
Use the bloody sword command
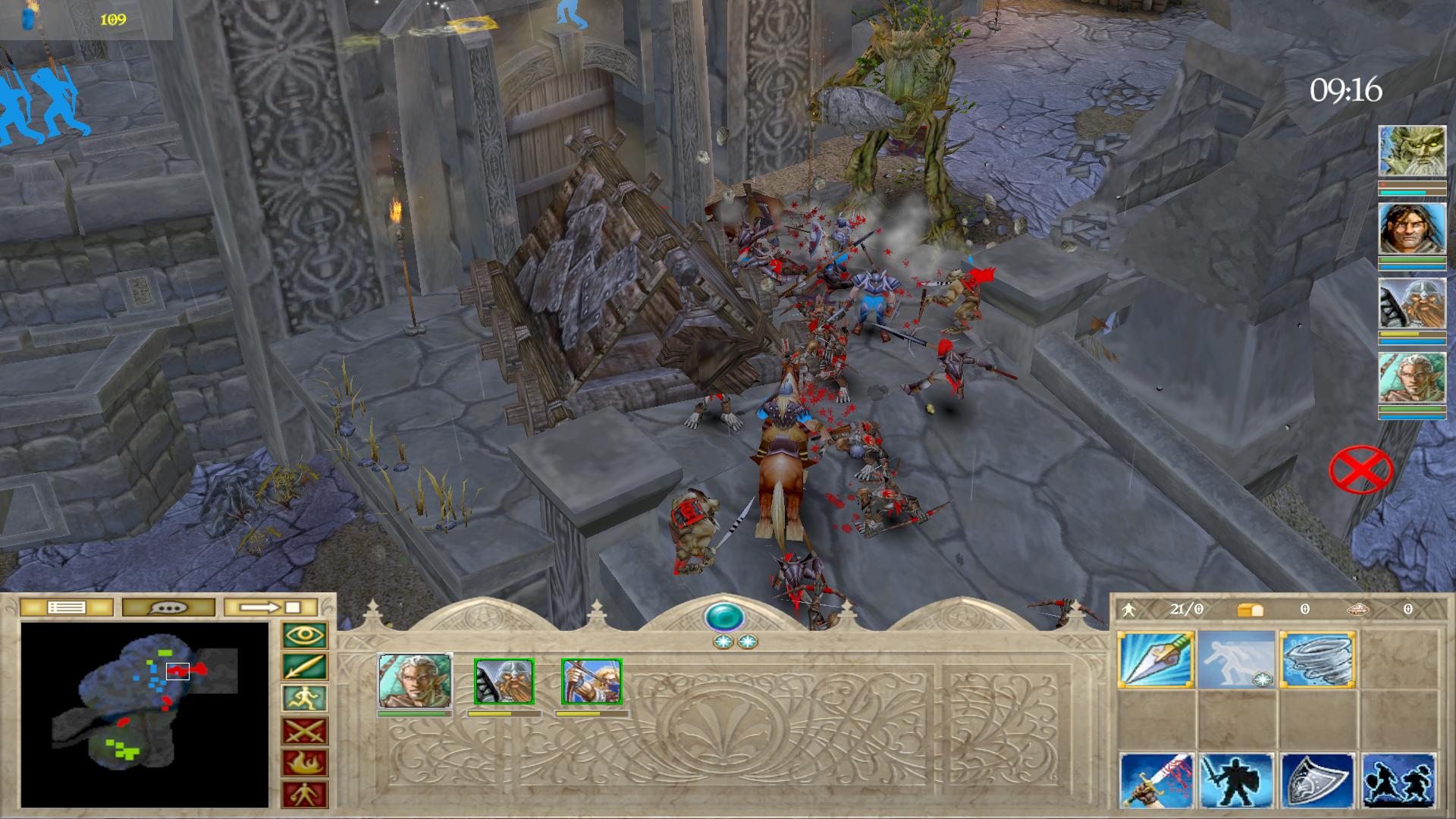pos(1156,781)
